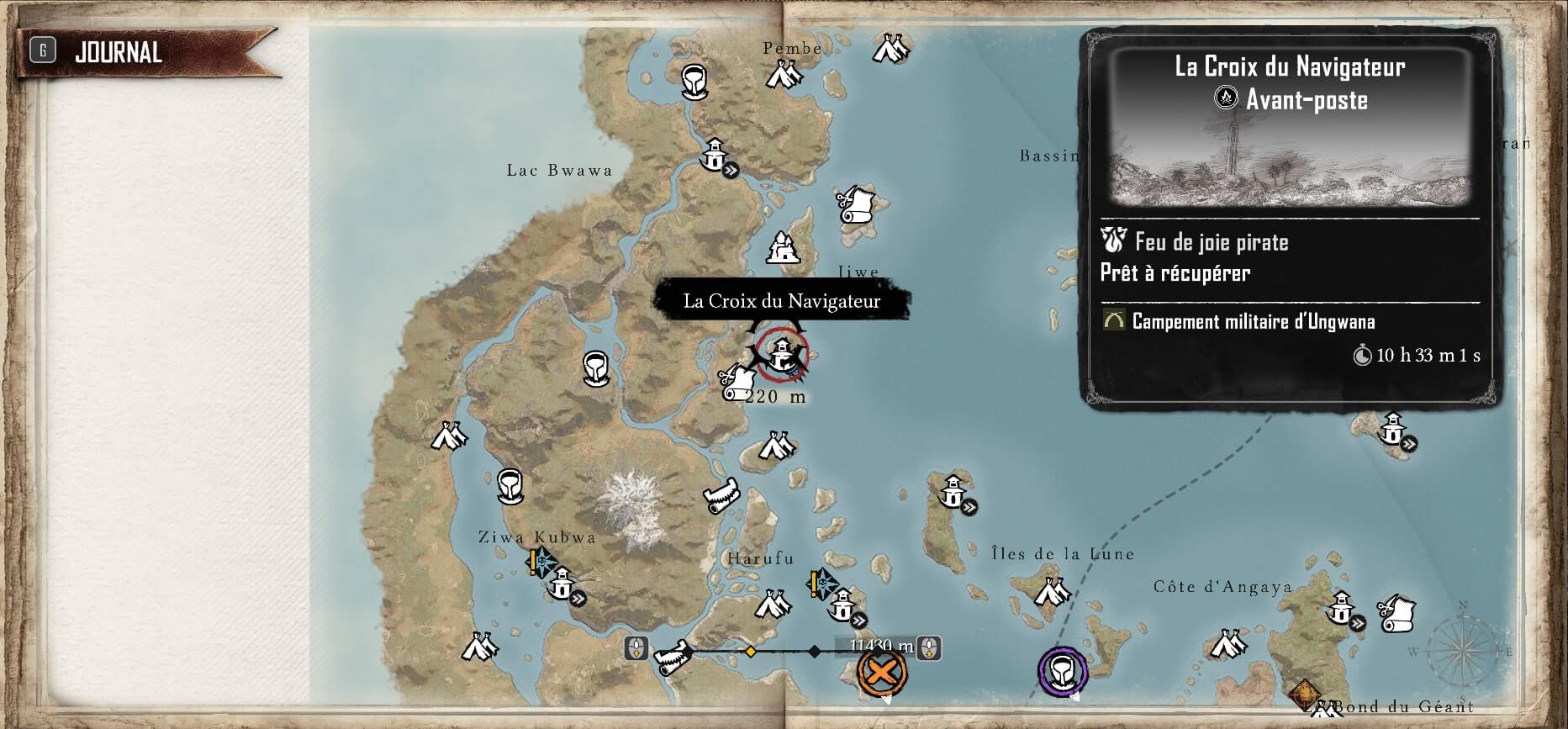The height and width of the screenshot is (729, 1568).
Task: Open the Journal tab
Action: point(118,52)
